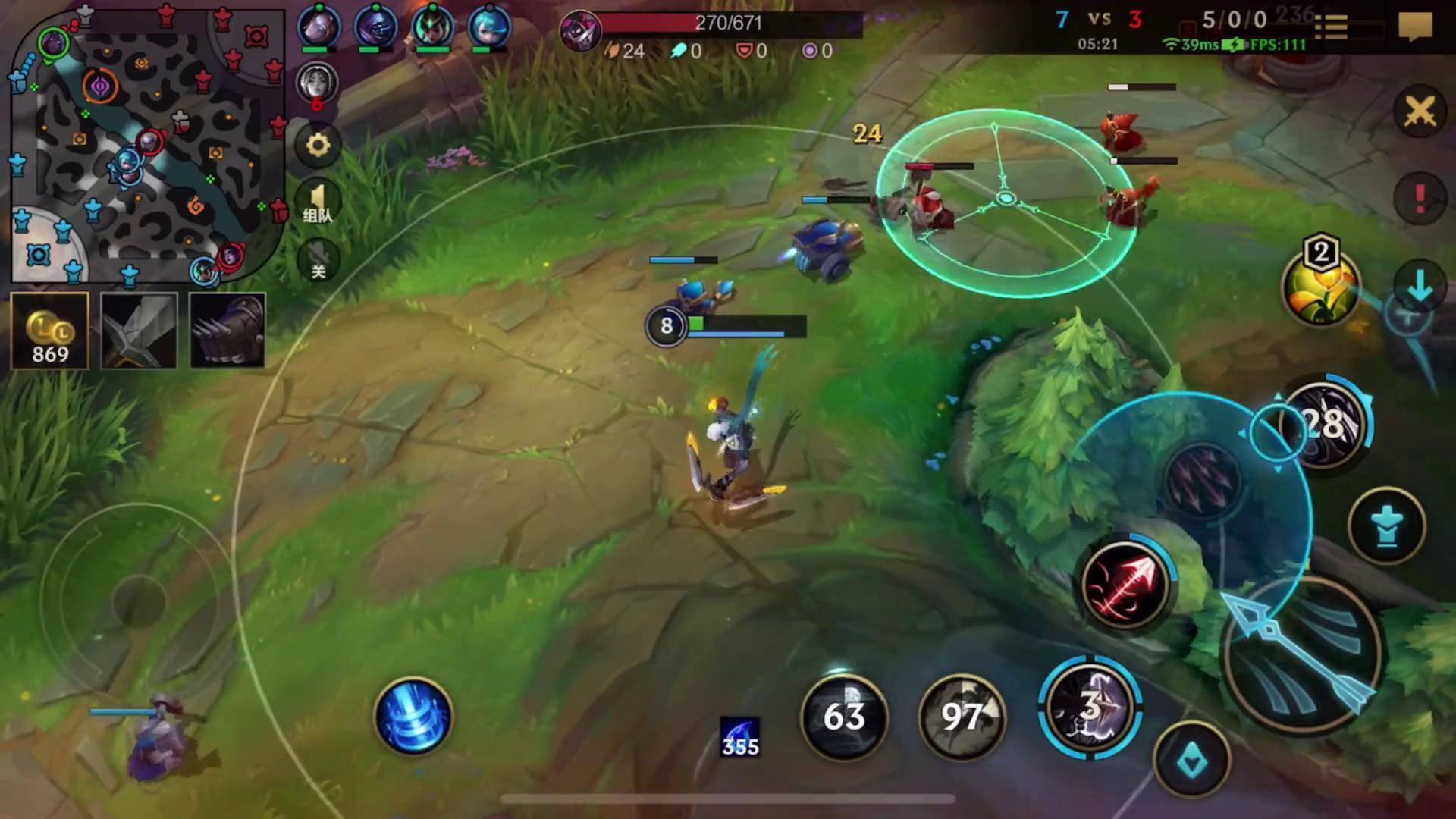Toggle the 组队 team voice speaker
Screen dimensions: 1456x819
pos(318,202)
